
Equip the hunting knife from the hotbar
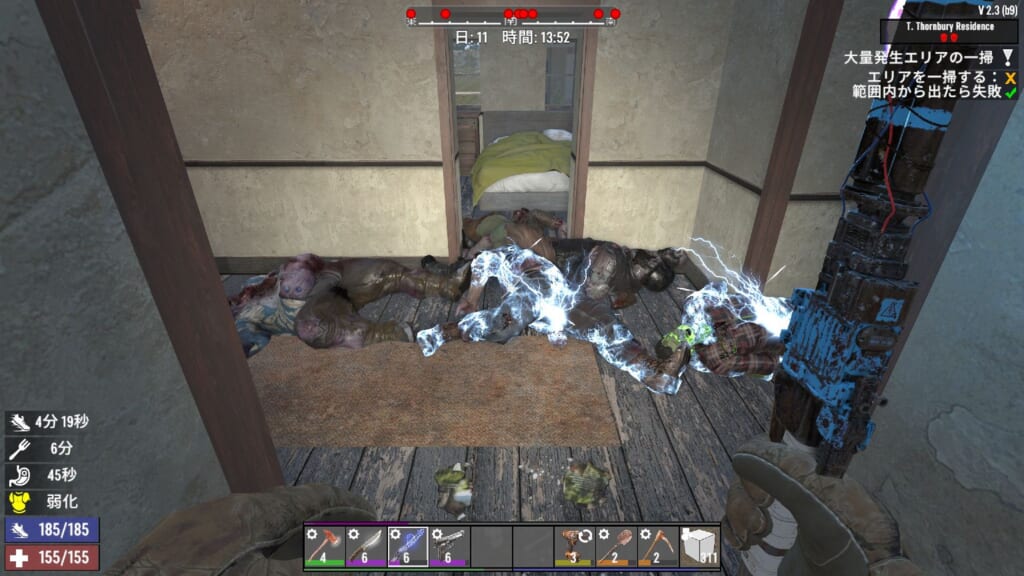click(x=365, y=546)
